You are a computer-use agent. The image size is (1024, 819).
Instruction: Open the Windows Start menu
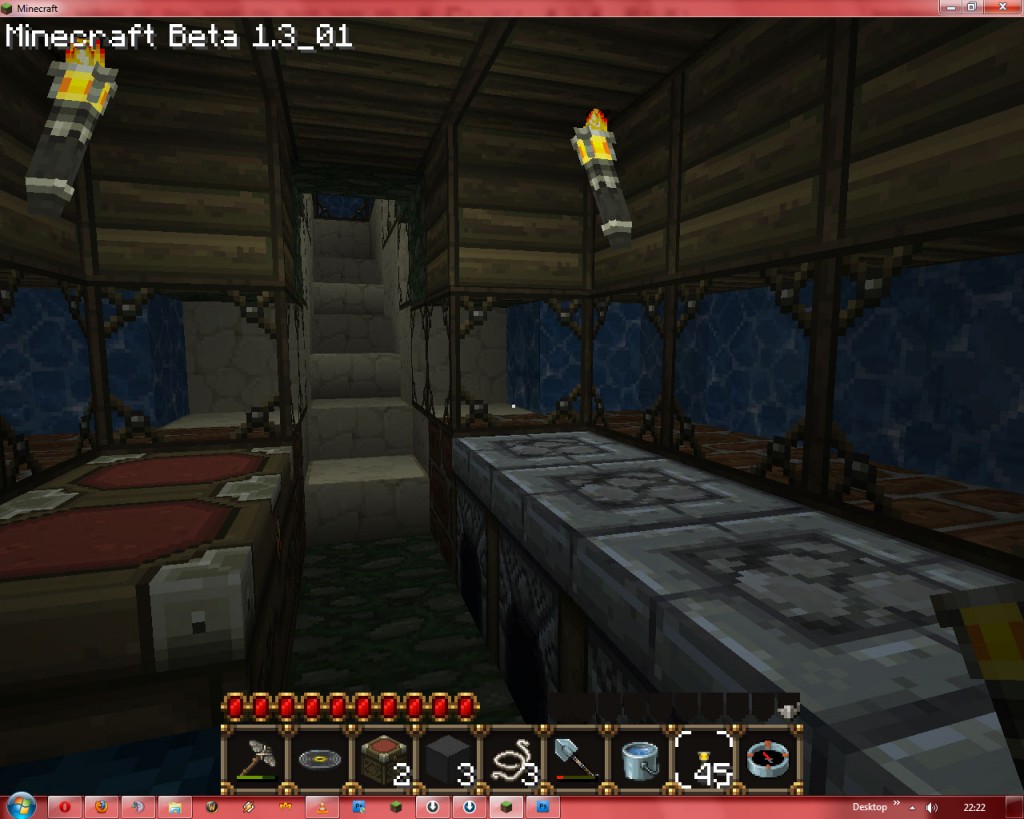tap(20, 805)
